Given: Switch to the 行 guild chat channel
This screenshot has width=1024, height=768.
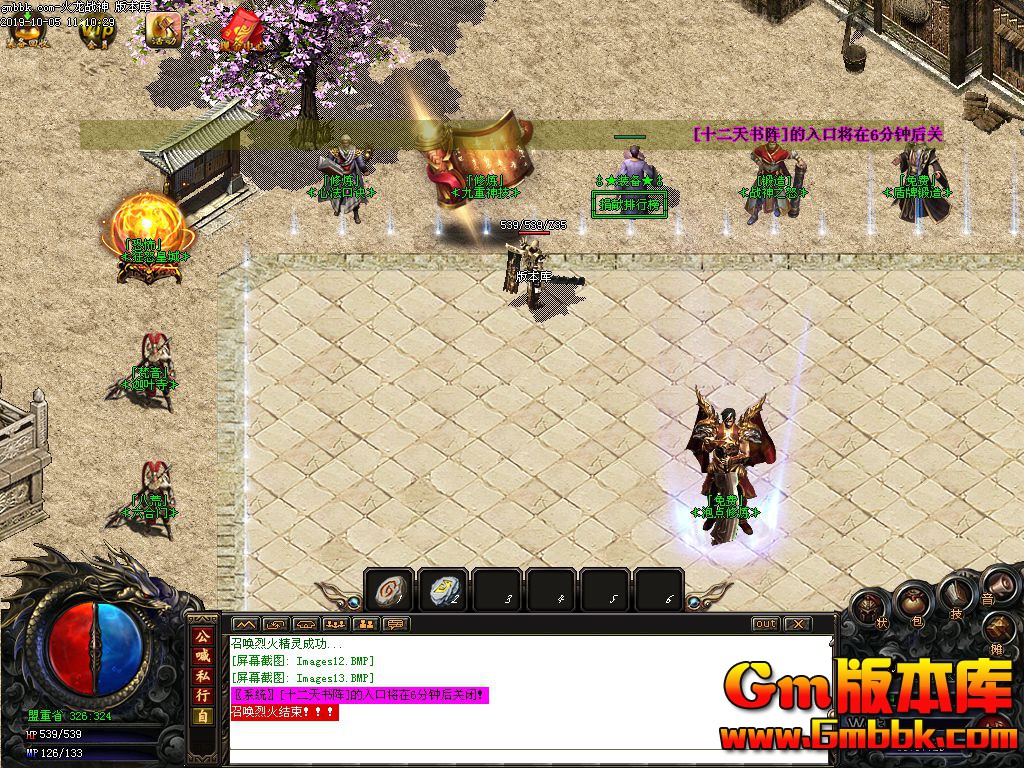Looking at the screenshot, I should click(x=202, y=695).
